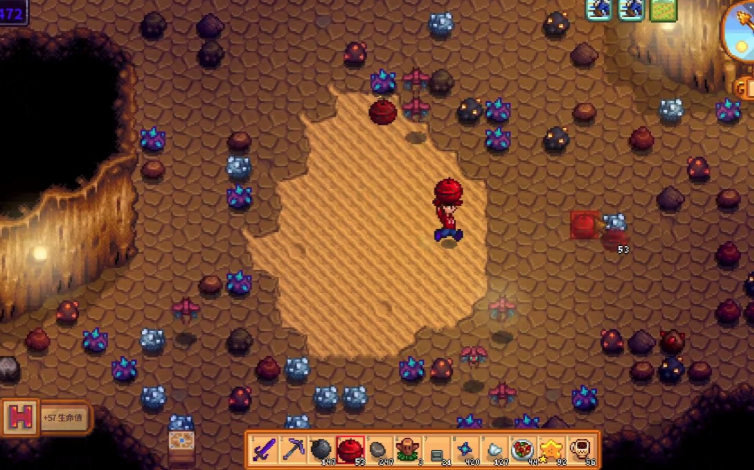Select the blue star-shaped item slot
The height and width of the screenshot is (470, 754).
[x=466, y=449]
